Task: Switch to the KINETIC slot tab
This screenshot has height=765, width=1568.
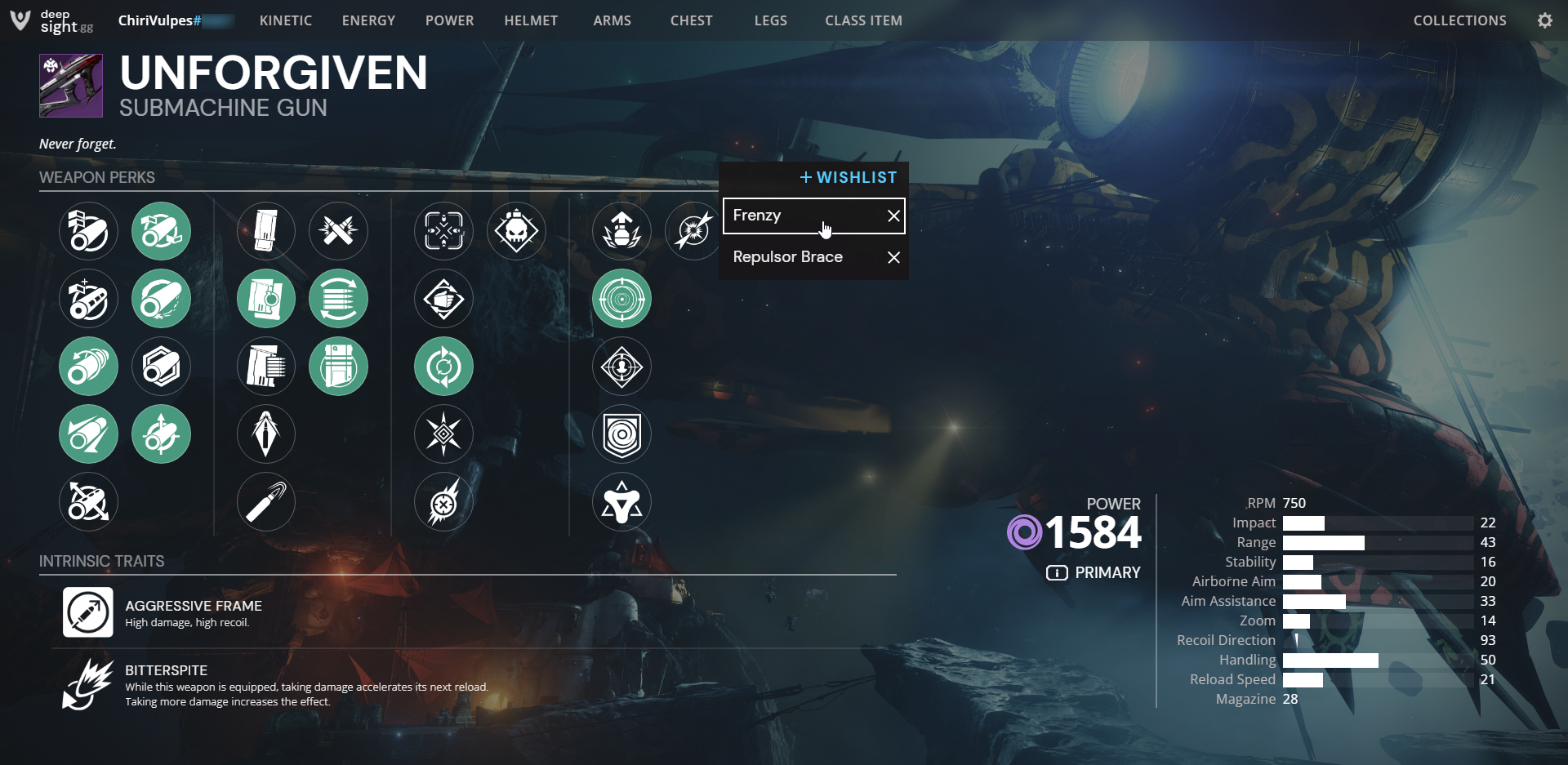Action: pyautogui.click(x=285, y=20)
